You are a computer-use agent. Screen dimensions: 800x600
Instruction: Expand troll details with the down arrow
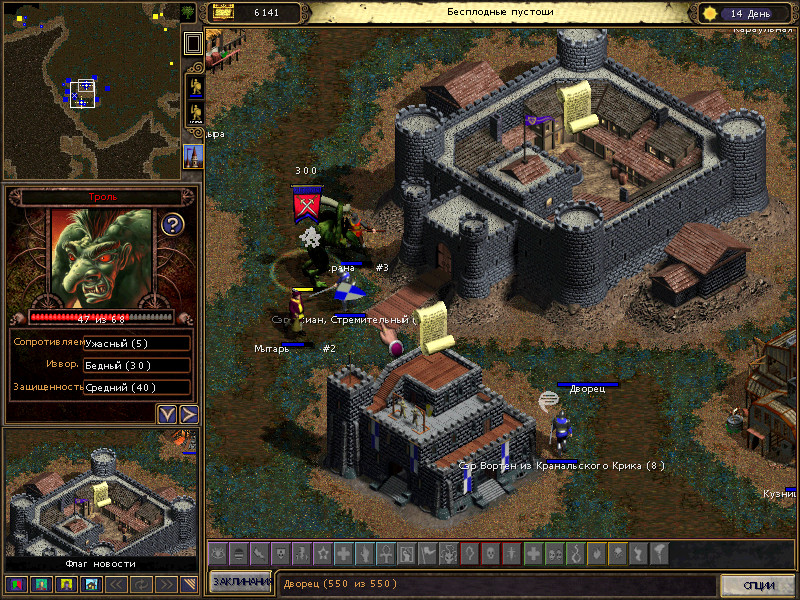click(167, 413)
